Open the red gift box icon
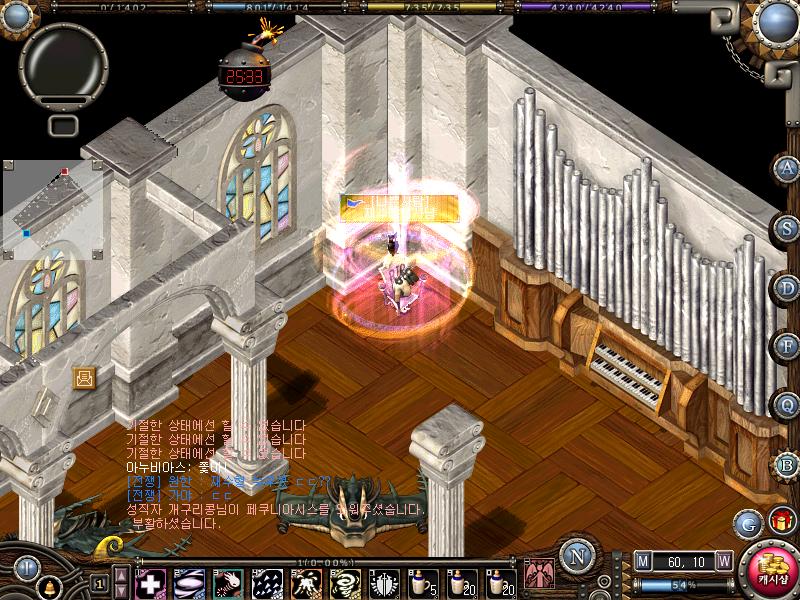800x600 pixels. tap(781, 521)
